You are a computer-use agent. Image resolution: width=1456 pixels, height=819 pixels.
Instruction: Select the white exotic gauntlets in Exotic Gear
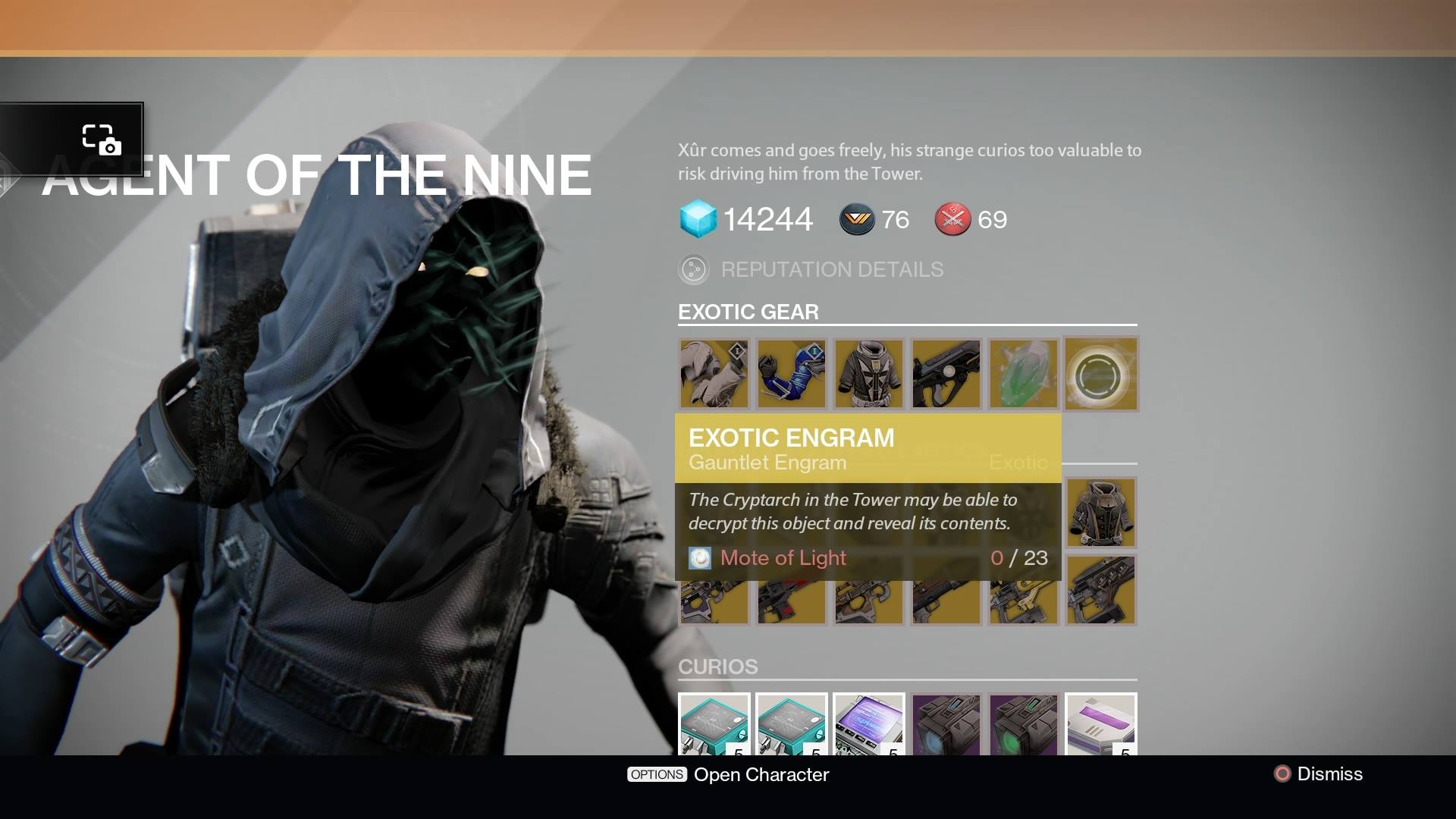coord(714,374)
